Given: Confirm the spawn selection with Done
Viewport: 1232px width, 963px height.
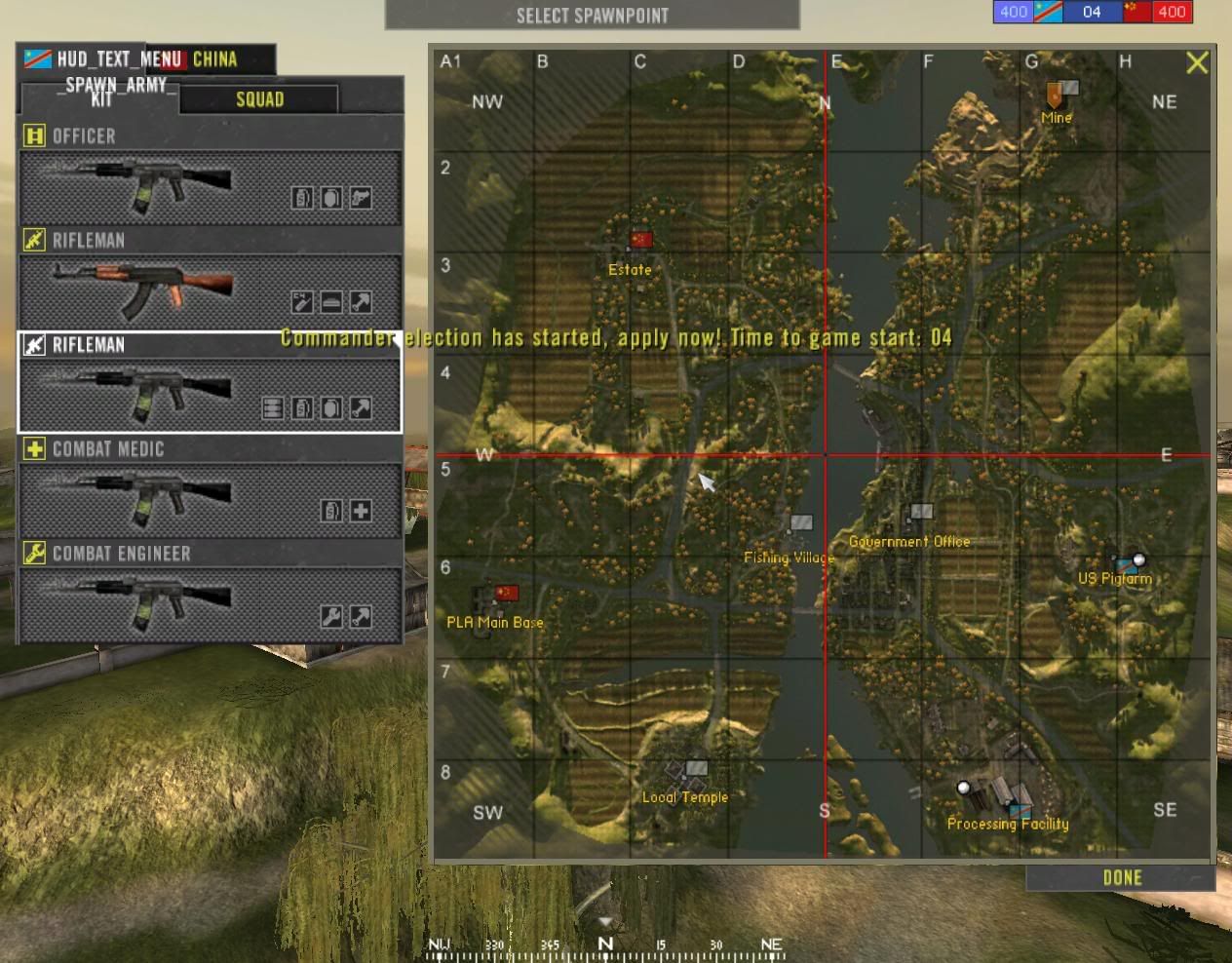Looking at the screenshot, I should click(x=1121, y=878).
